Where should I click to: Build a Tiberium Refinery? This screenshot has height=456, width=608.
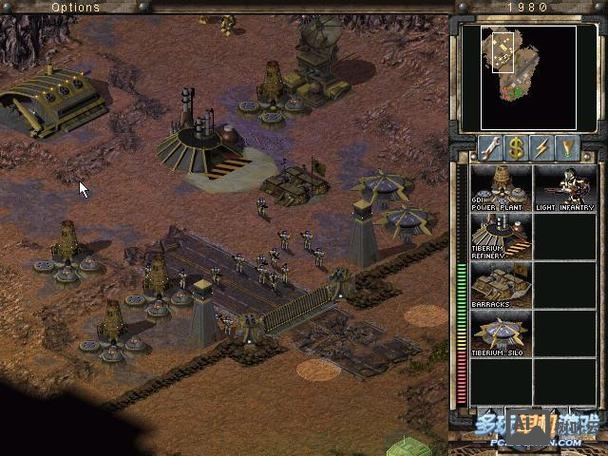coord(501,236)
